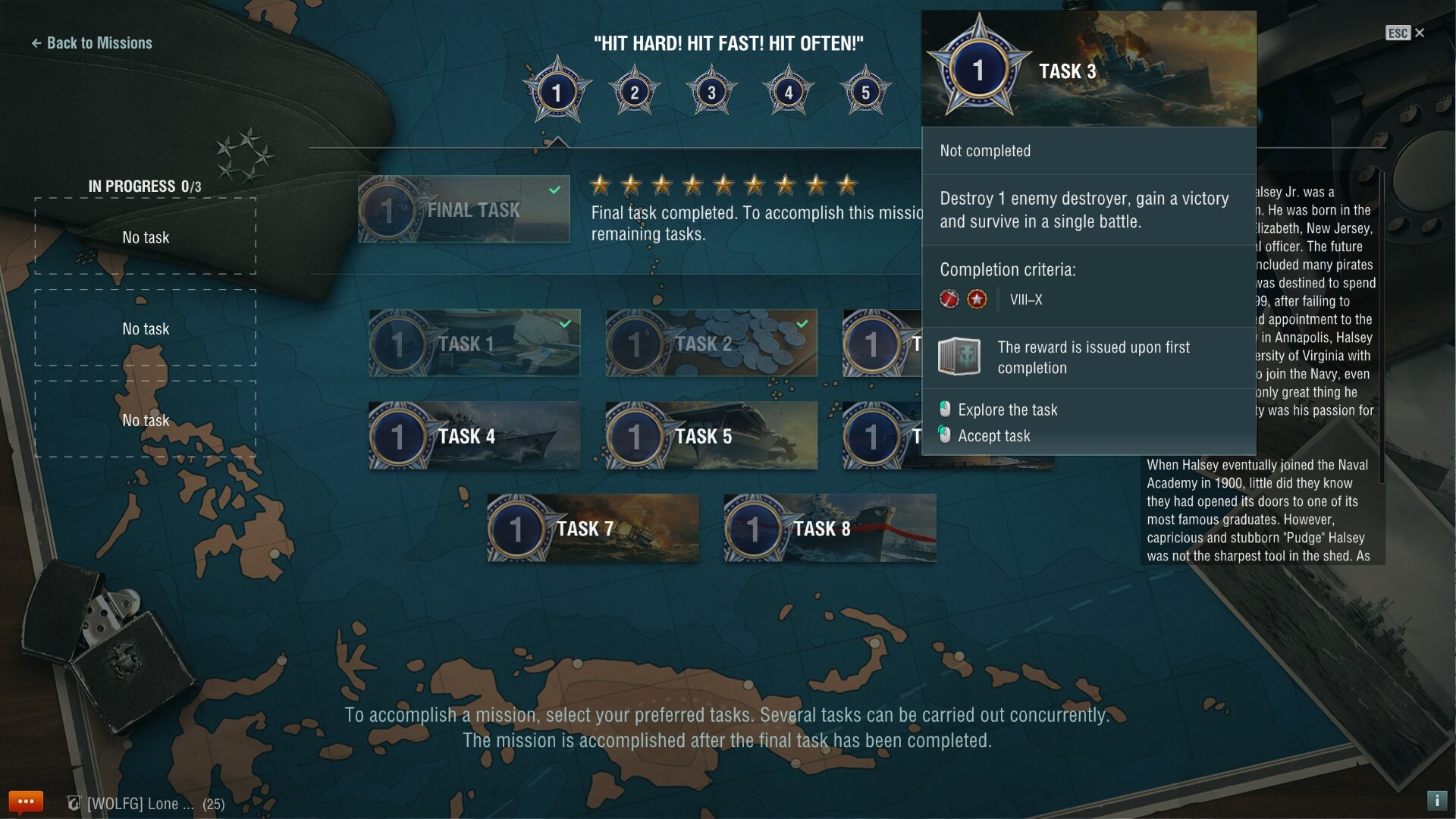This screenshot has width=1456, height=819.
Task: Choose the Task 4 tile
Action: point(475,436)
